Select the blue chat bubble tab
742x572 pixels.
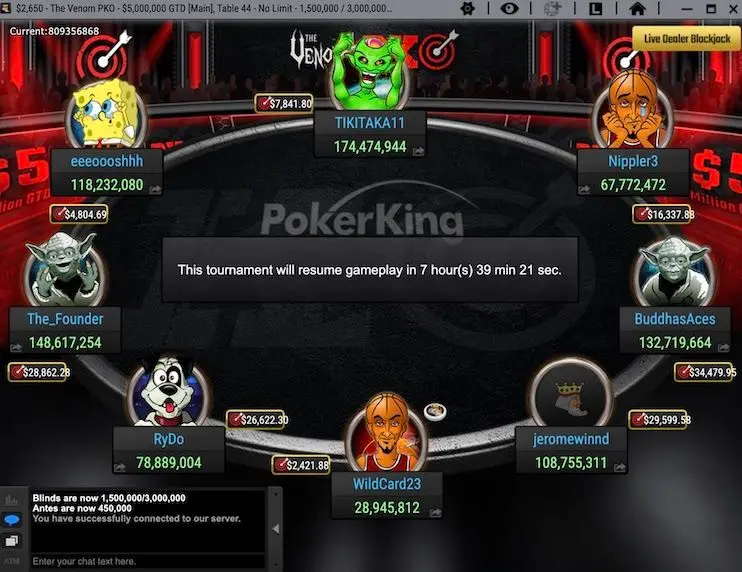13,520
